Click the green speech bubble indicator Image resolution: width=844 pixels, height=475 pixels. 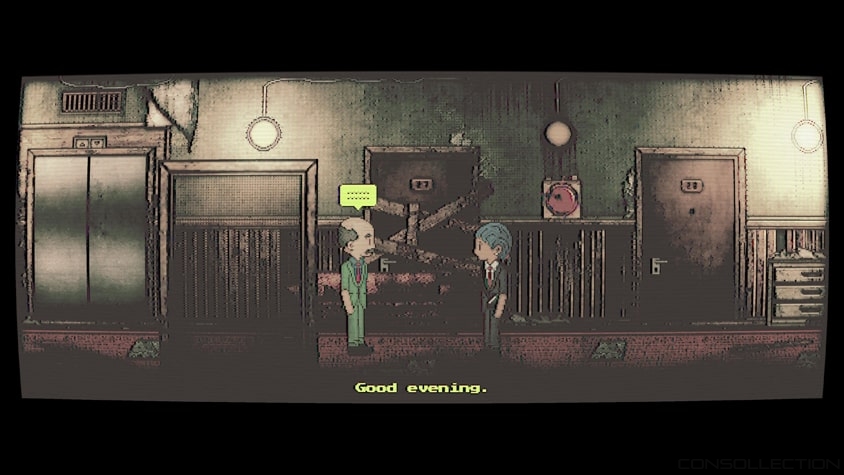(357, 195)
